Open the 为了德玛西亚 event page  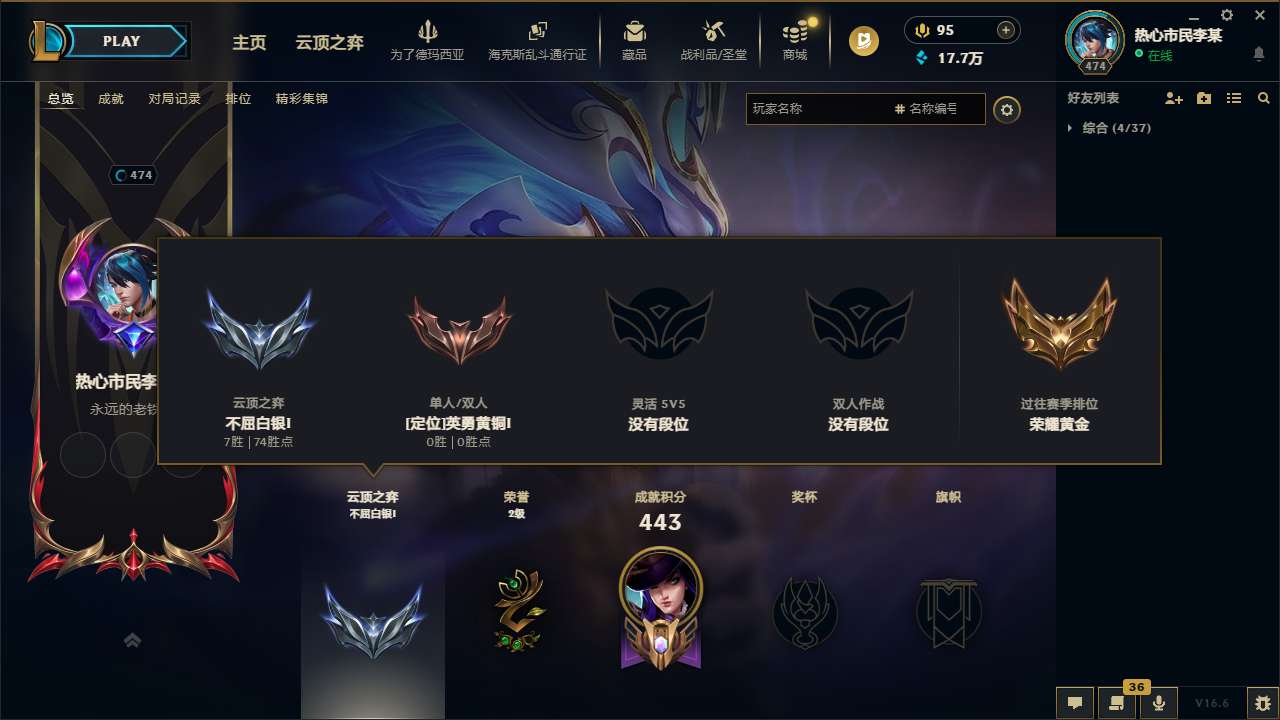pos(428,40)
